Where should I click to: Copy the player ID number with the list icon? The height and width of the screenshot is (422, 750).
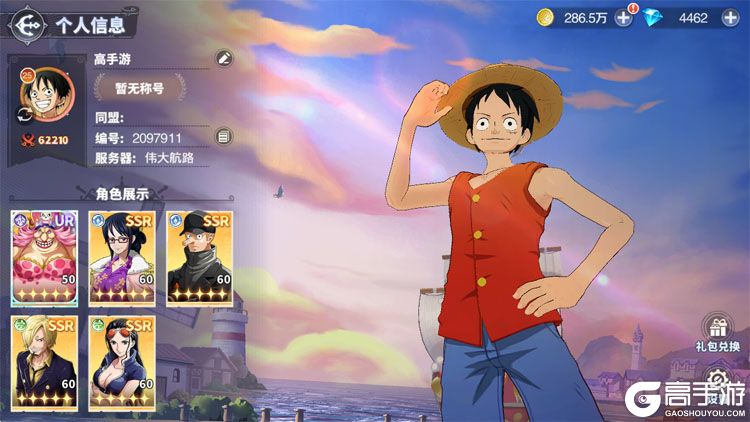coord(224,137)
